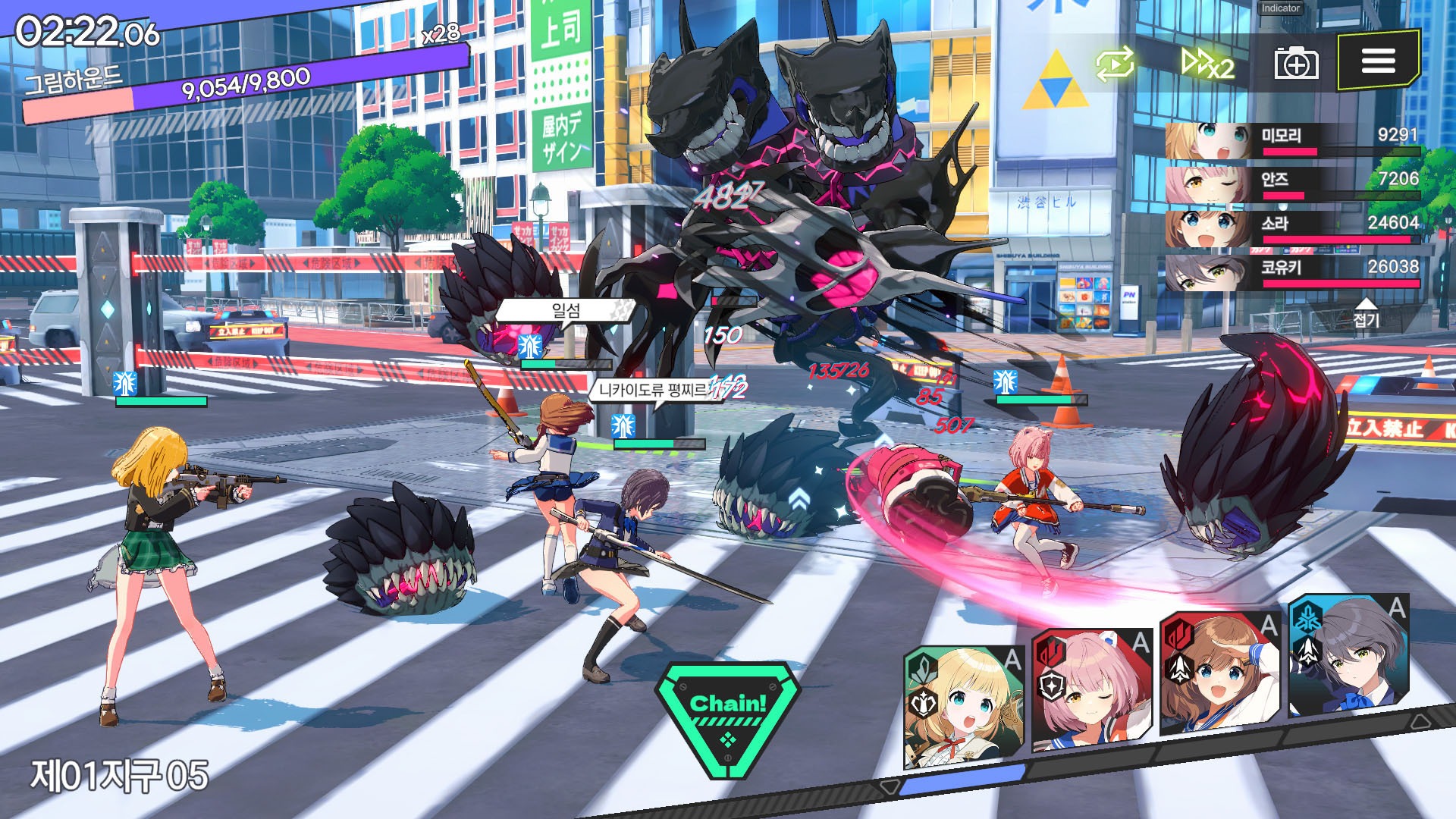1456x819 pixels.
Task: Activate the Chain! skill button
Action: [727, 717]
